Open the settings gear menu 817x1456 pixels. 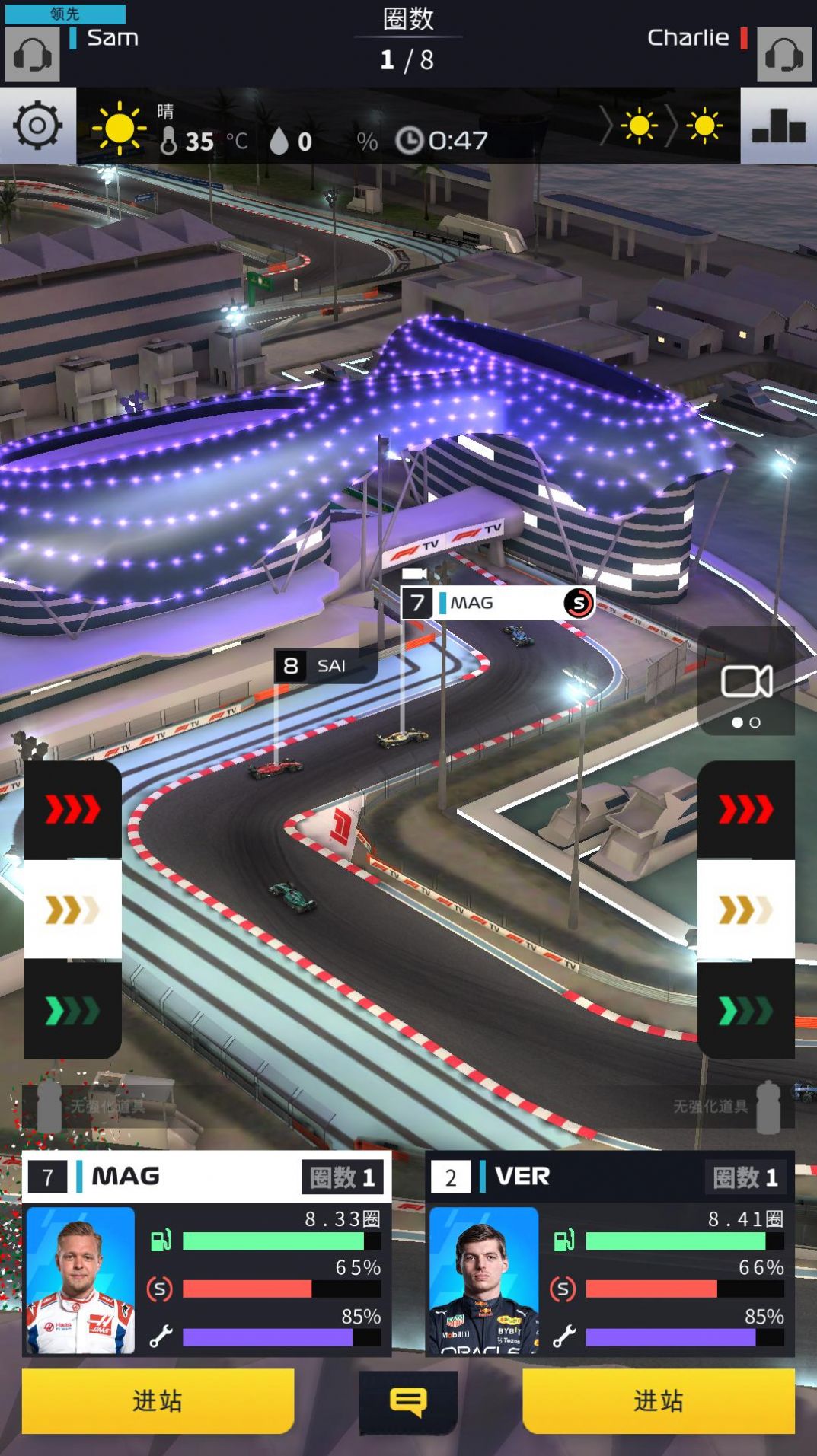click(x=37, y=126)
